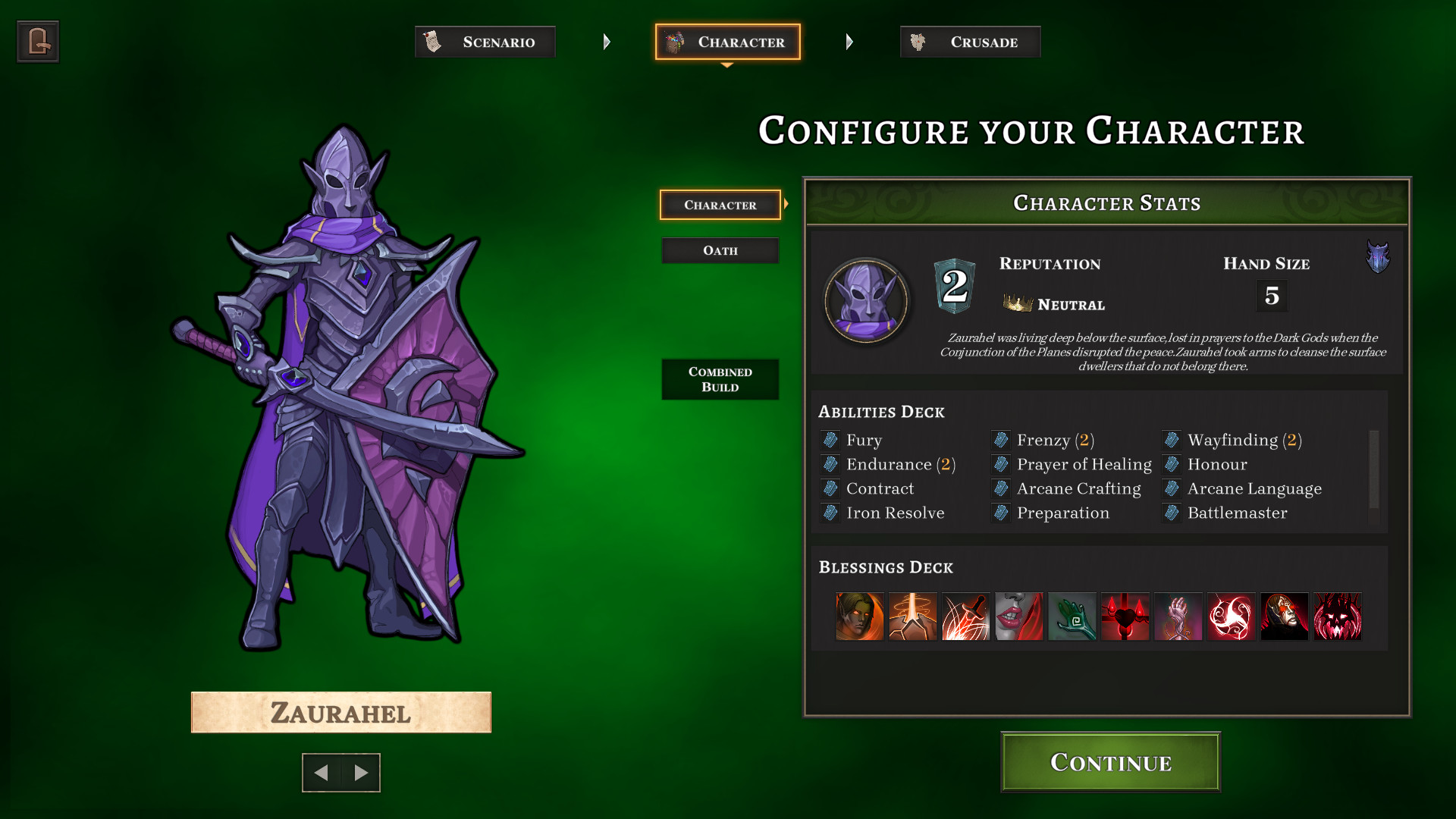Select the Character configuration tab

(720, 204)
